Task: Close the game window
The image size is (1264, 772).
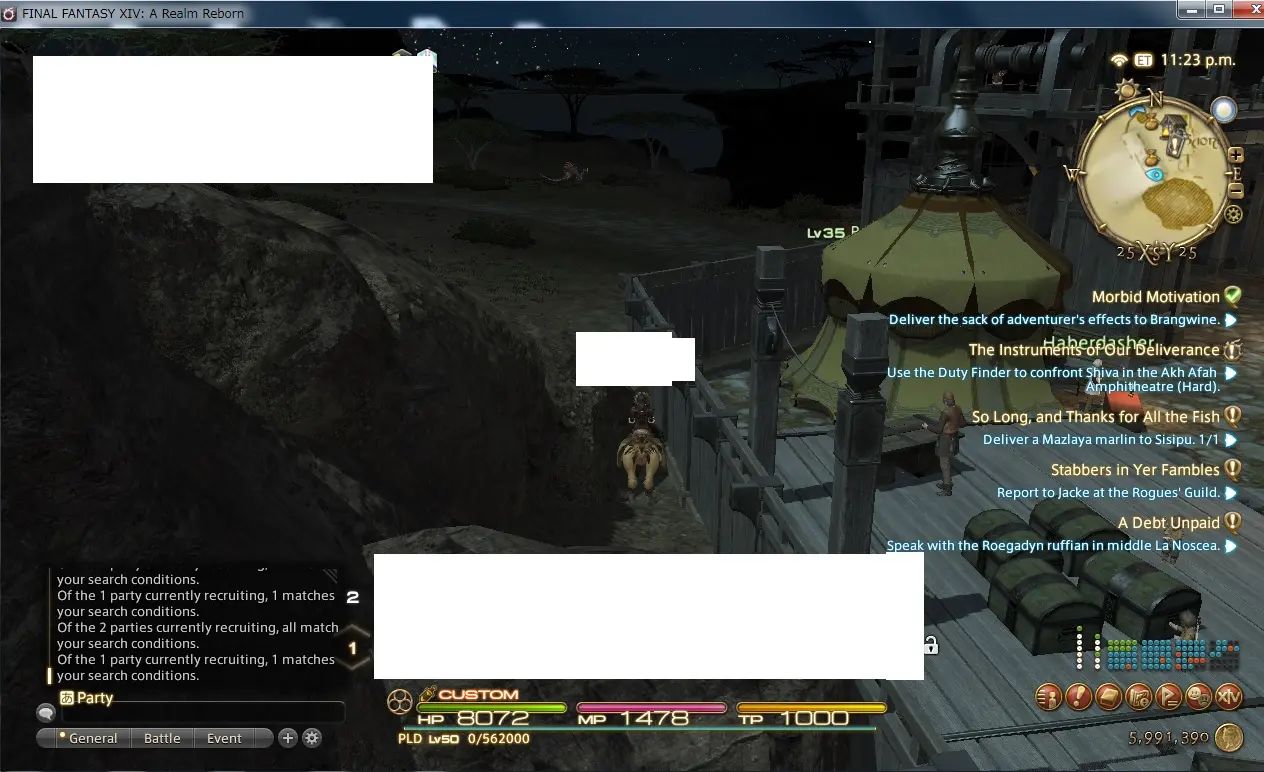Action: tap(1244, 9)
